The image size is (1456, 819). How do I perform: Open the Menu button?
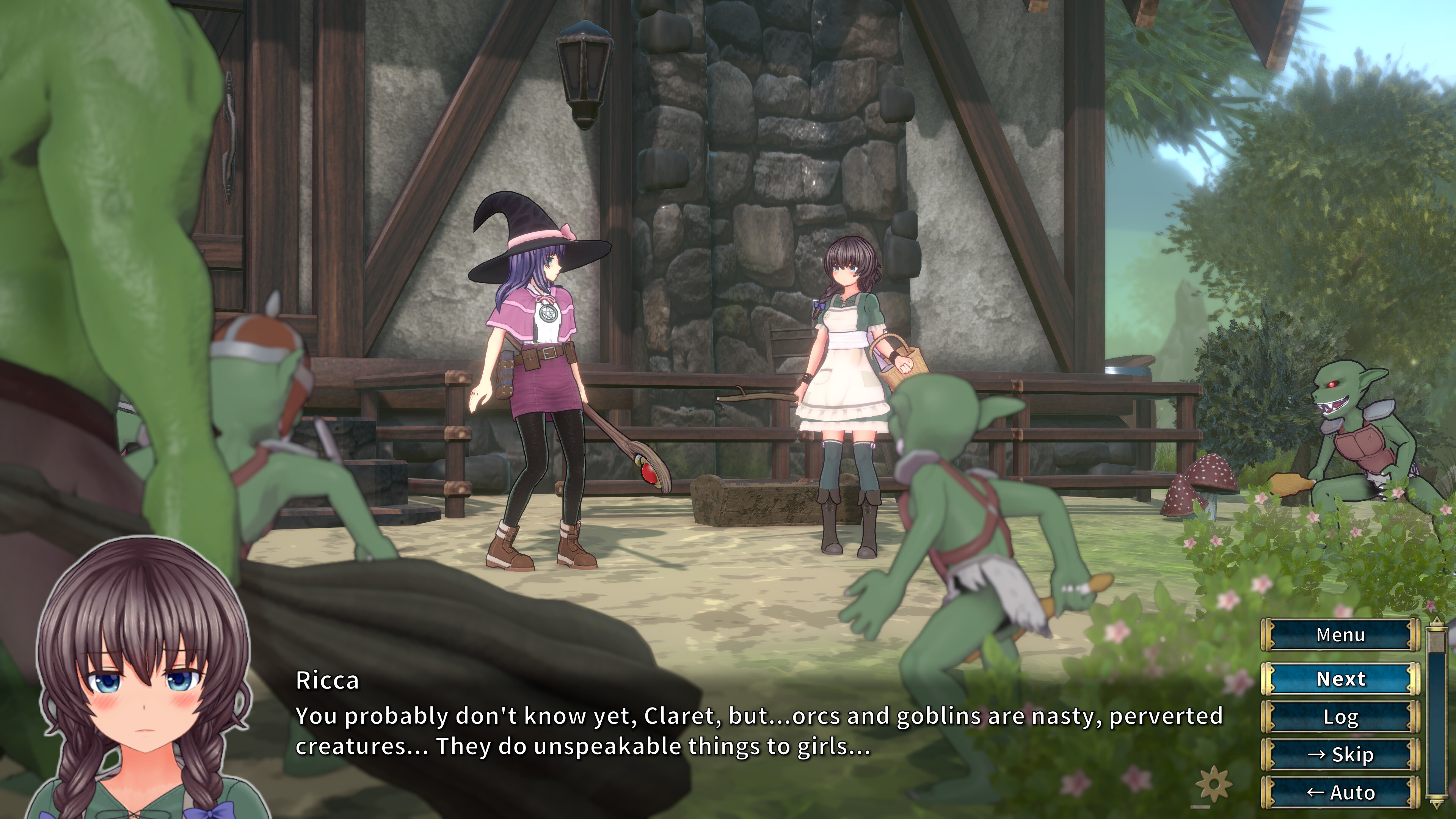point(1340,635)
